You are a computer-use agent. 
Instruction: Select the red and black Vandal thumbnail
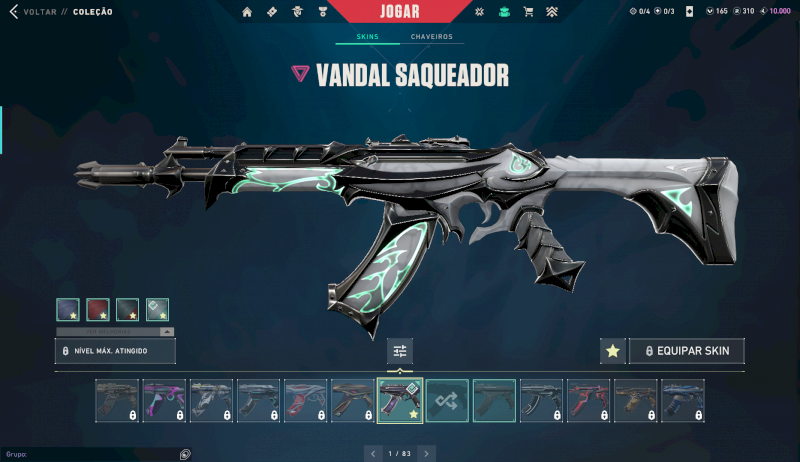(588, 400)
